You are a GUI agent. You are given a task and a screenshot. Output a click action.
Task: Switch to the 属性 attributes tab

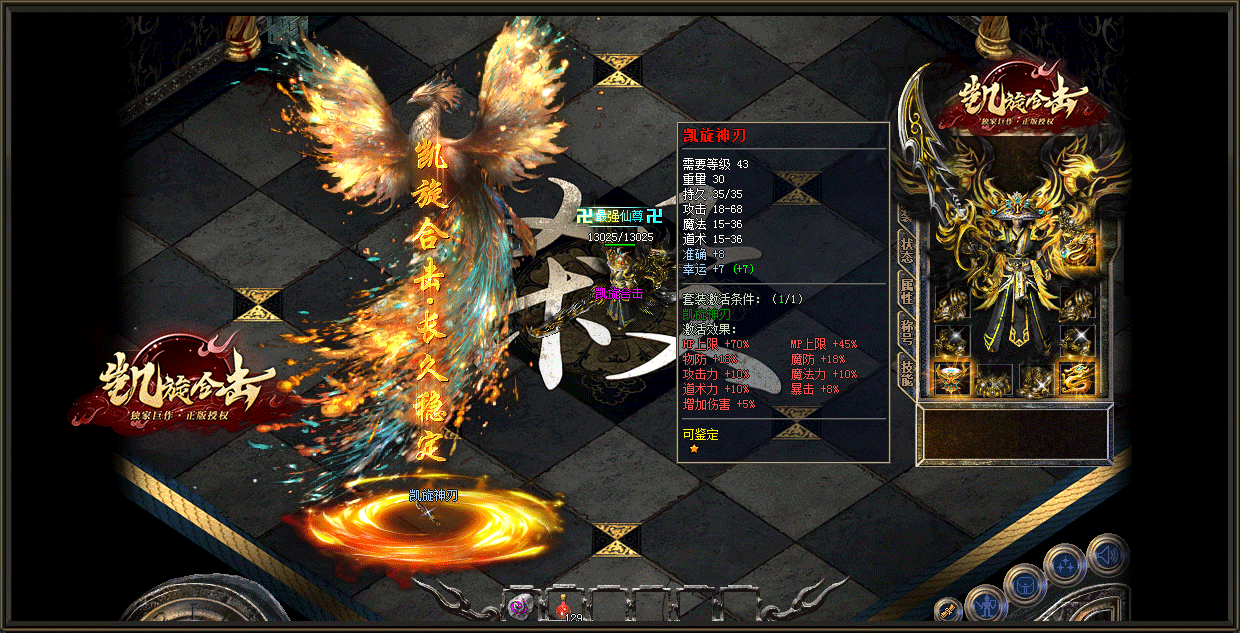click(x=906, y=291)
